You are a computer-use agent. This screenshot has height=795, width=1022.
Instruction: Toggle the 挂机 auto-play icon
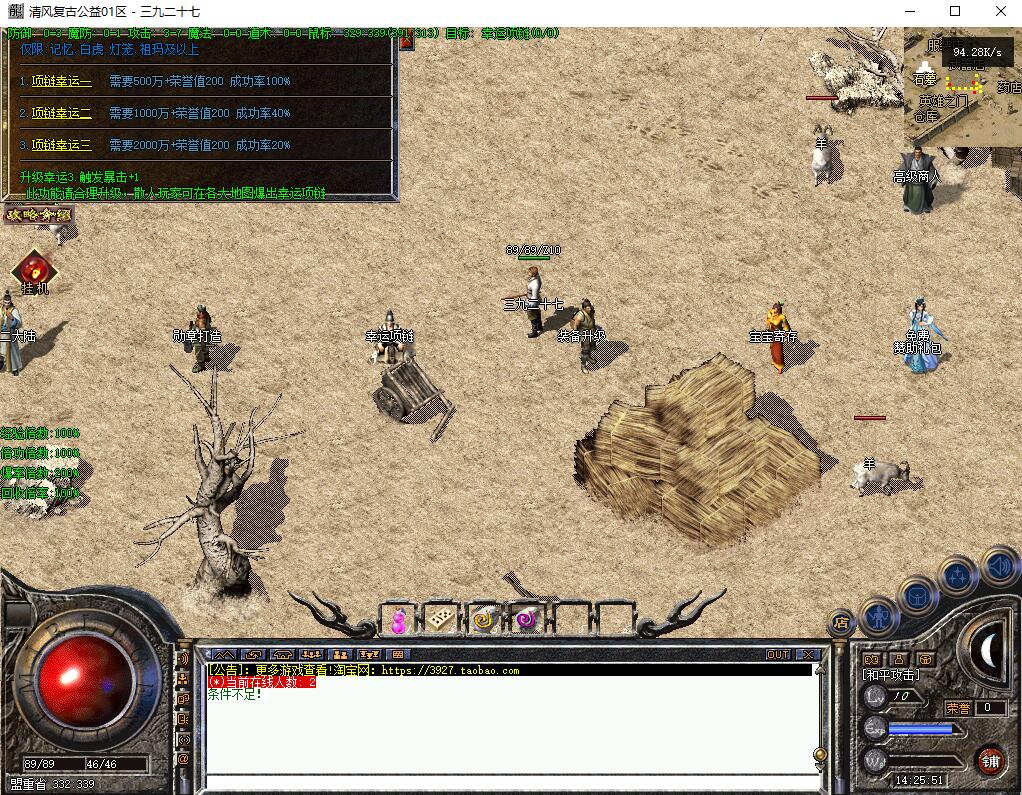pos(35,272)
